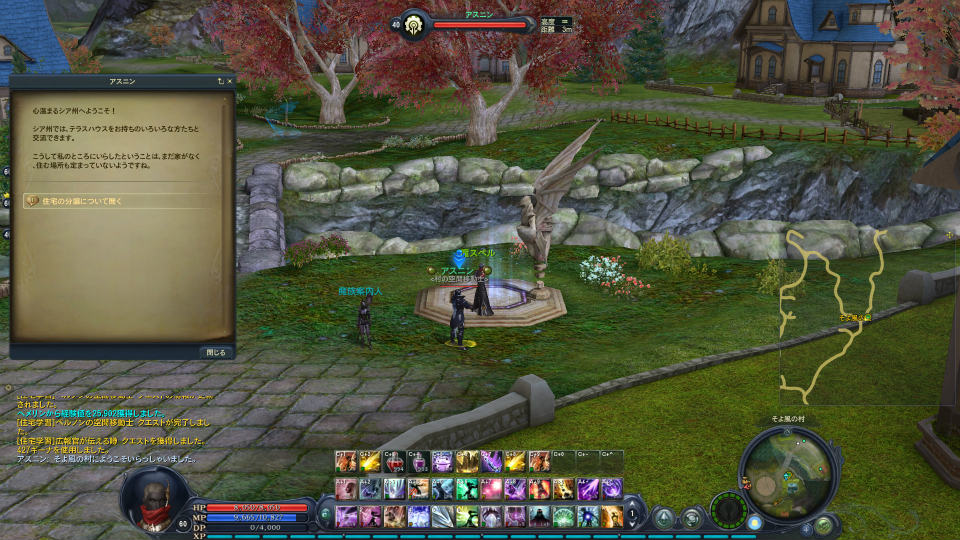The width and height of the screenshot is (960, 540).
Task: Click the glowing blue orb below the minimap
Action: (x=754, y=522)
